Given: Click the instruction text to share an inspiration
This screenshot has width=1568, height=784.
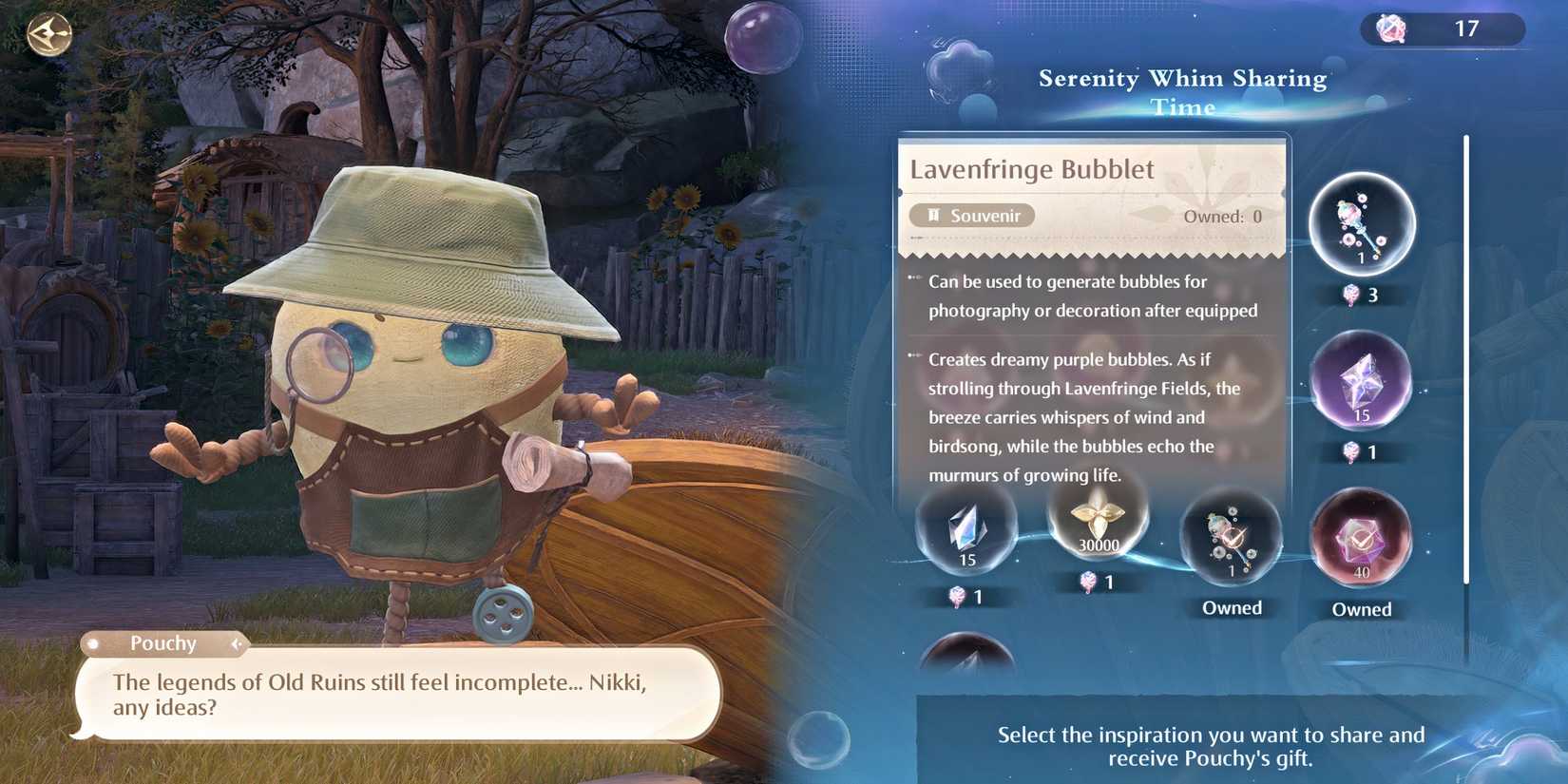Looking at the screenshot, I should tap(1211, 747).
